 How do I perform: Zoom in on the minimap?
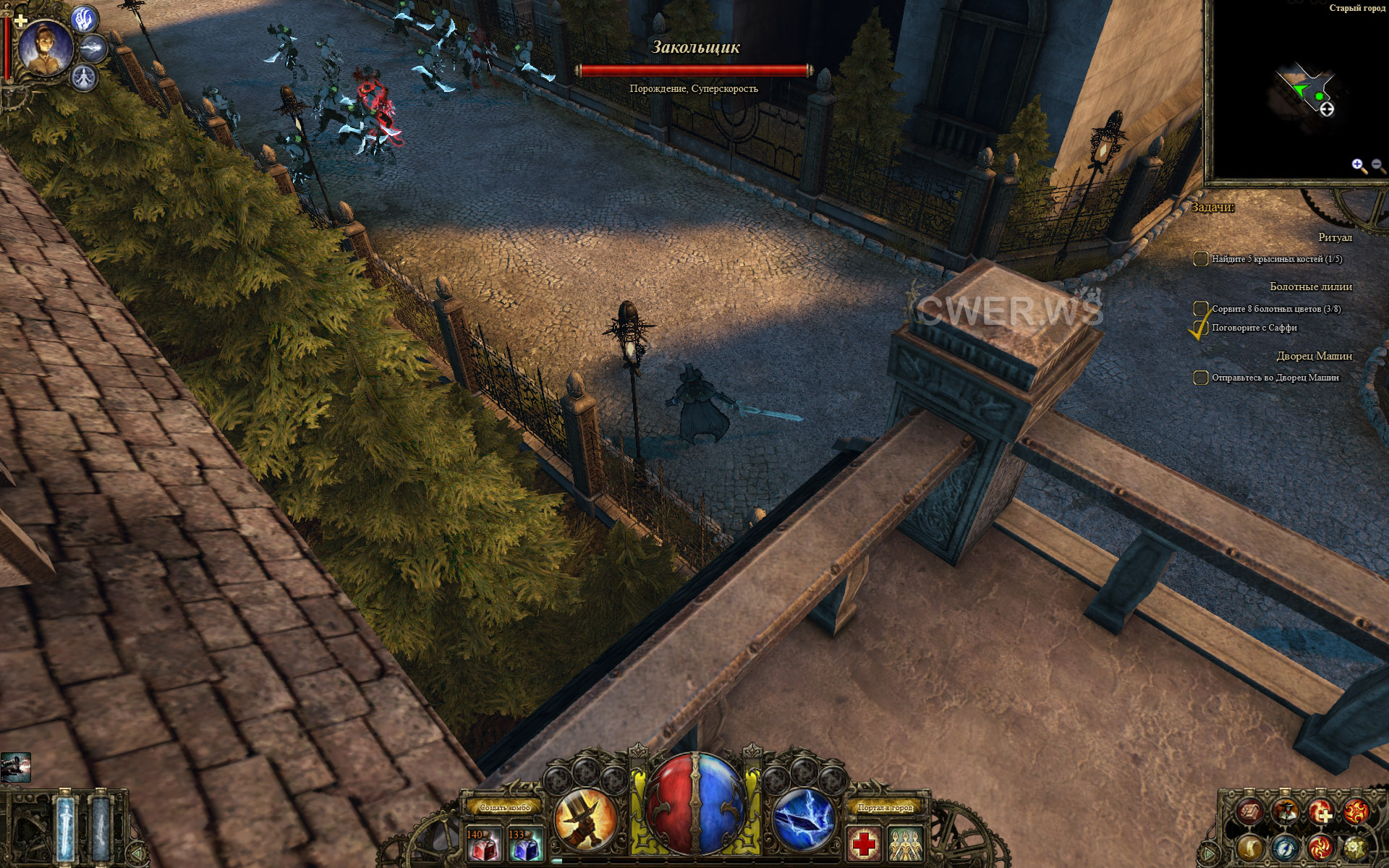[1358, 166]
